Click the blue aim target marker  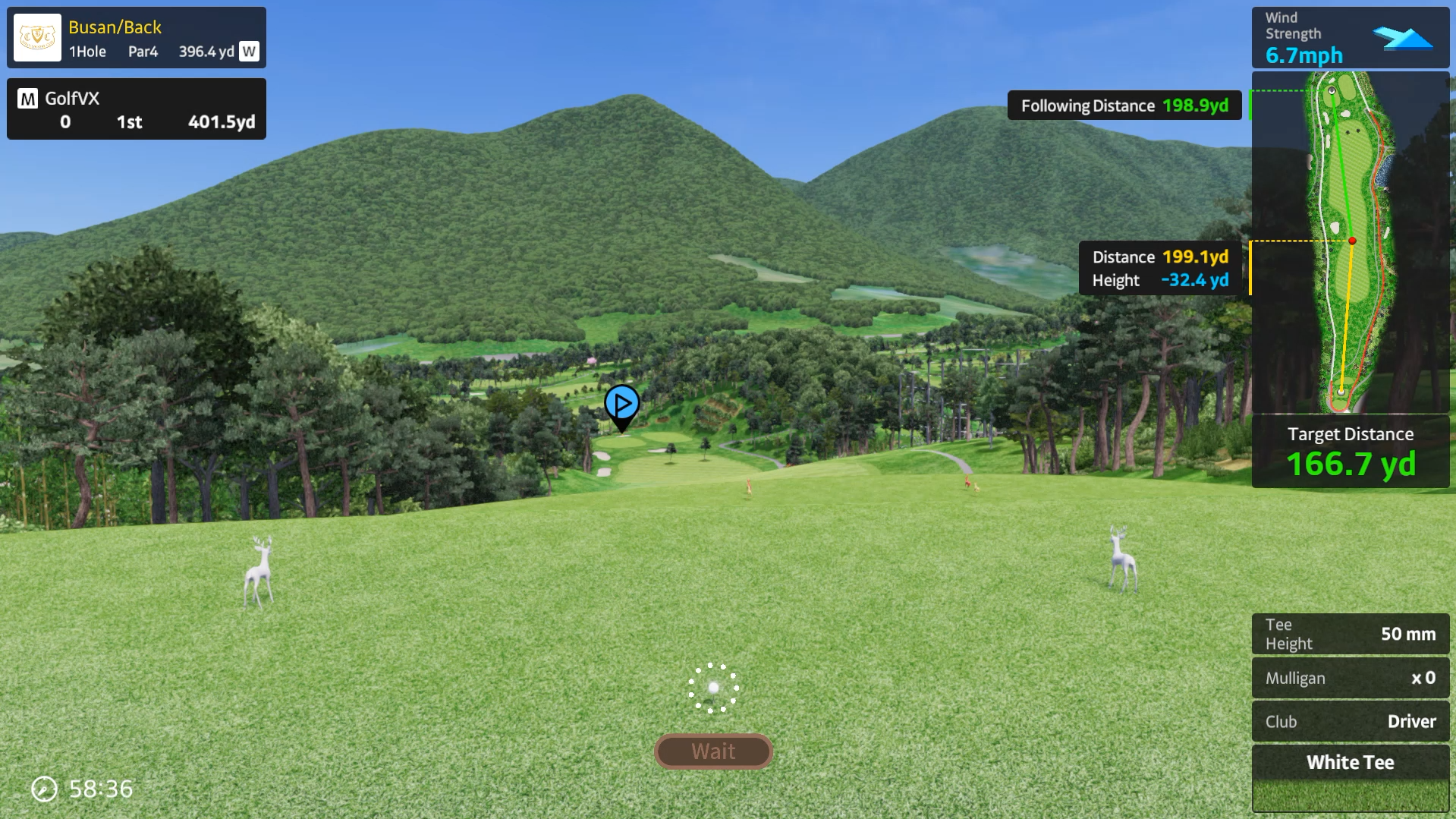pyautogui.click(x=622, y=405)
